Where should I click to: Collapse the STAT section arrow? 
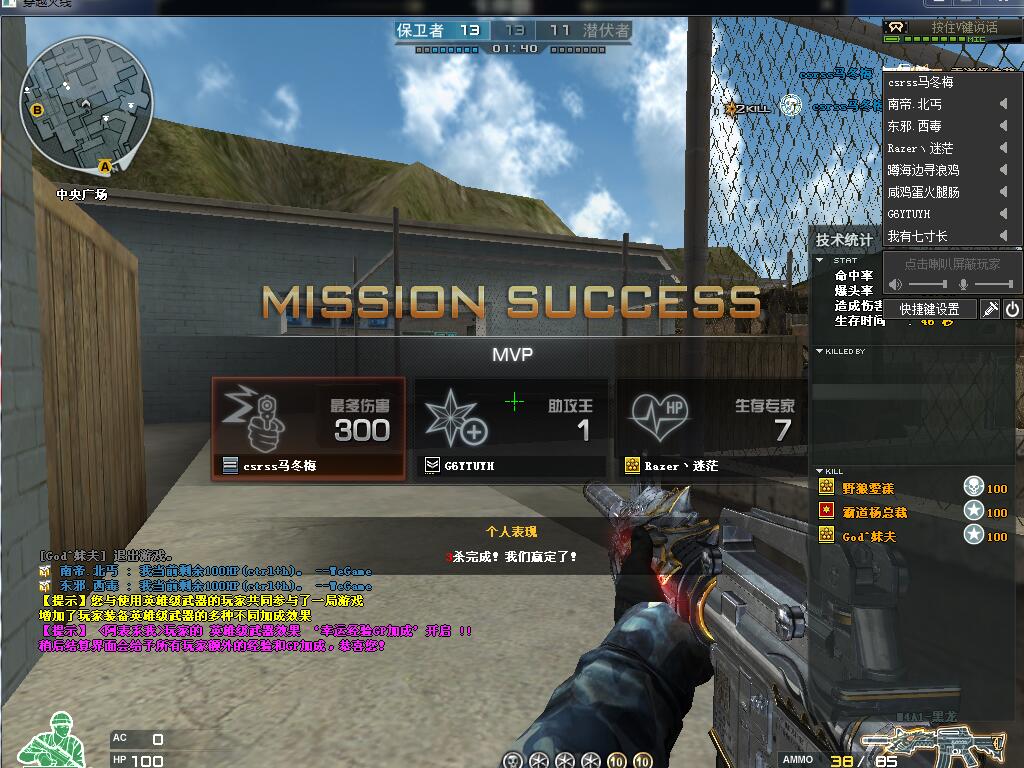[820, 260]
